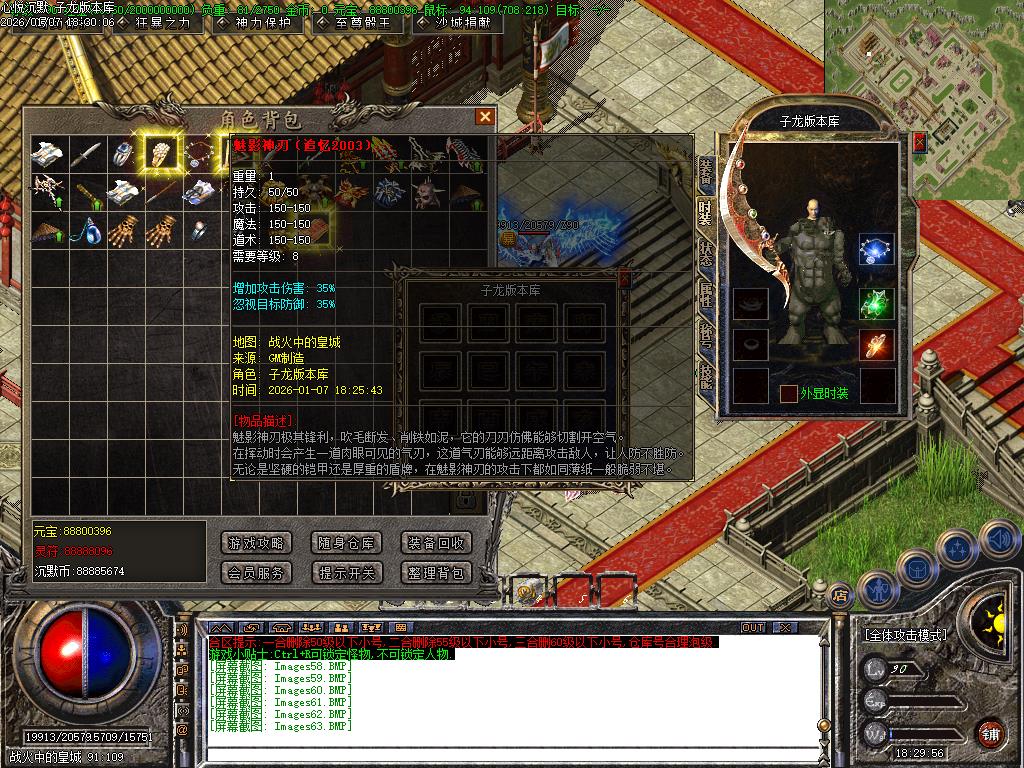This screenshot has width=1024, height=768.
Task: Toggle the 提示开关 hints switch
Action: click(x=346, y=573)
